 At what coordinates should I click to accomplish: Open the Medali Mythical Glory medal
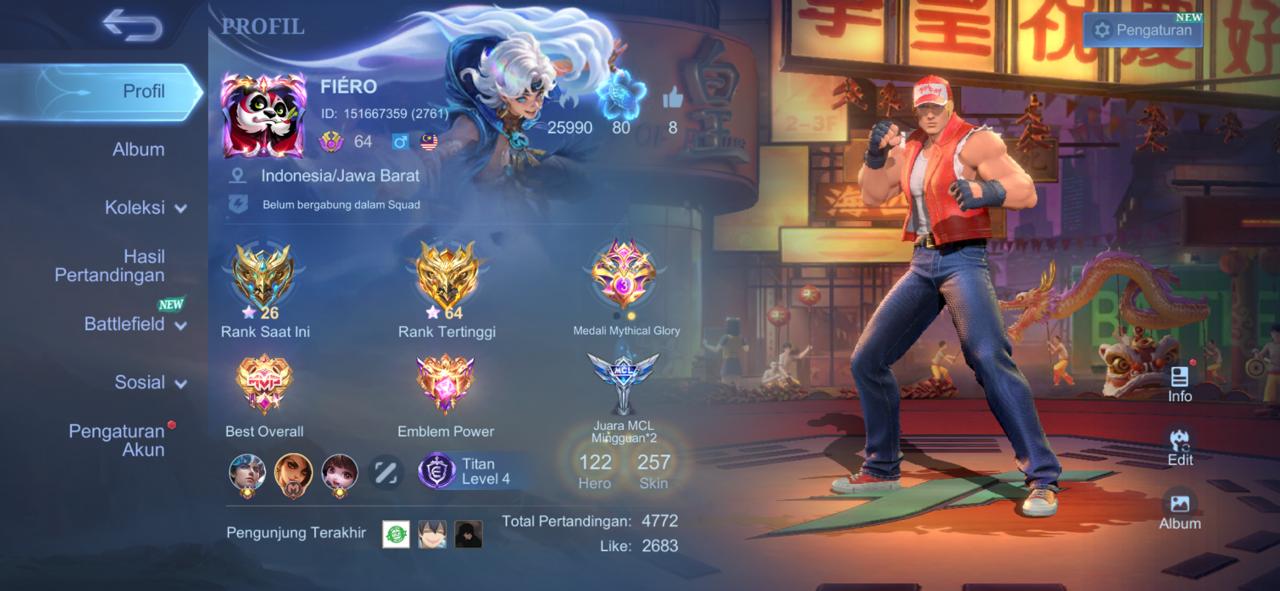(x=625, y=275)
